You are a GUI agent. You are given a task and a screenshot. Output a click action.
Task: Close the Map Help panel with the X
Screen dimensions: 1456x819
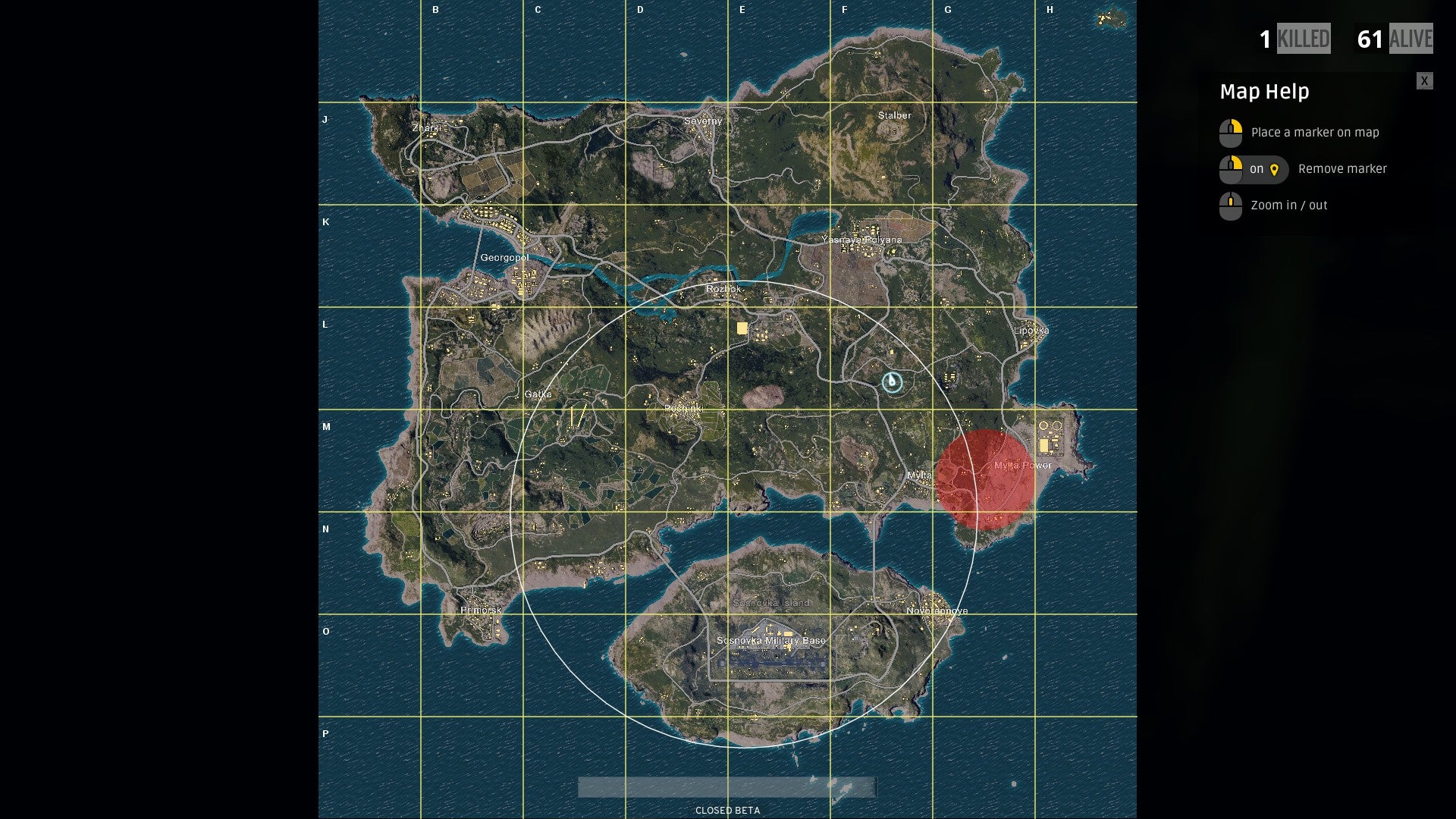pos(1423,80)
